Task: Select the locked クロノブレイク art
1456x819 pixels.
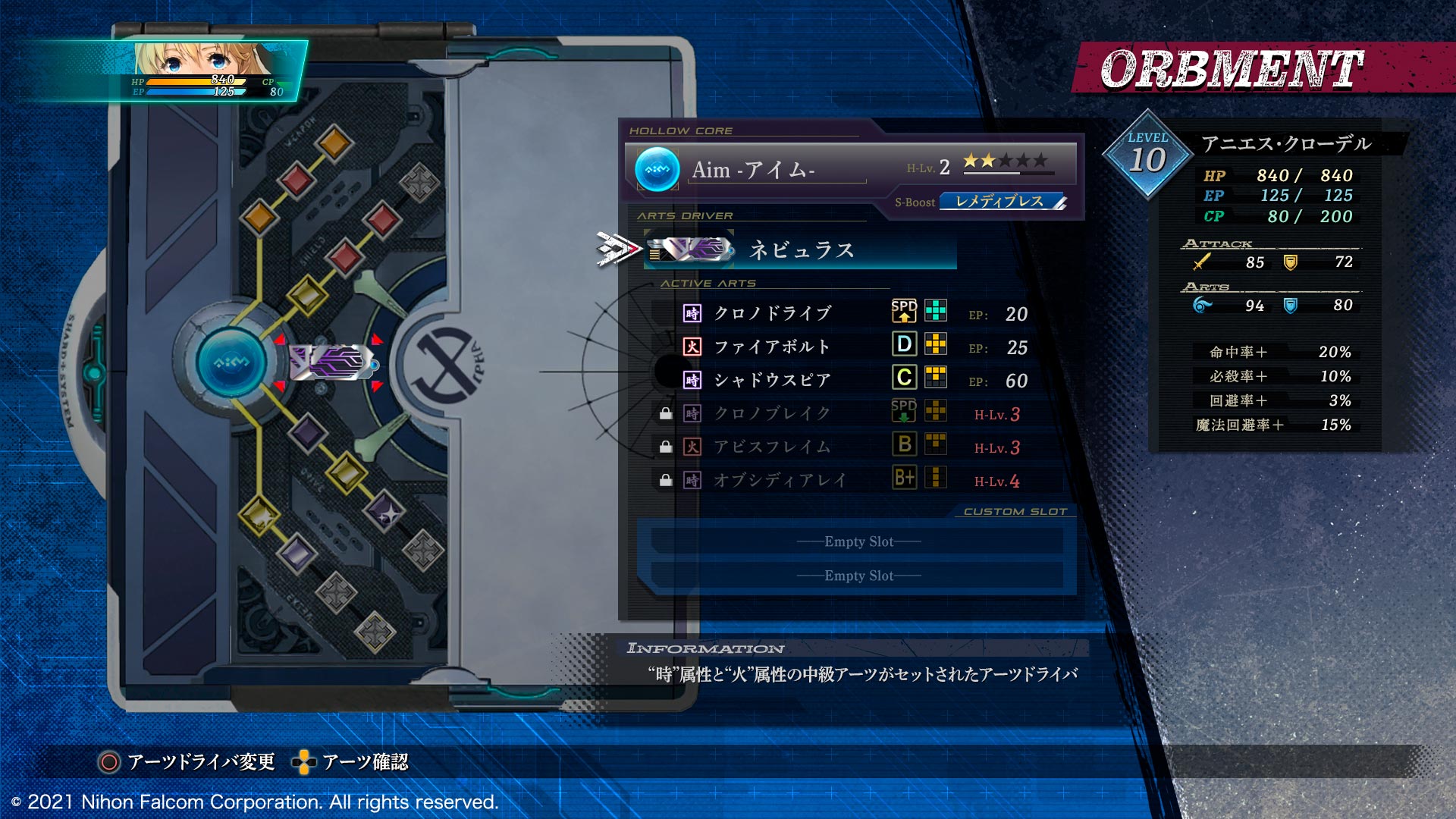Action: (772, 413)
